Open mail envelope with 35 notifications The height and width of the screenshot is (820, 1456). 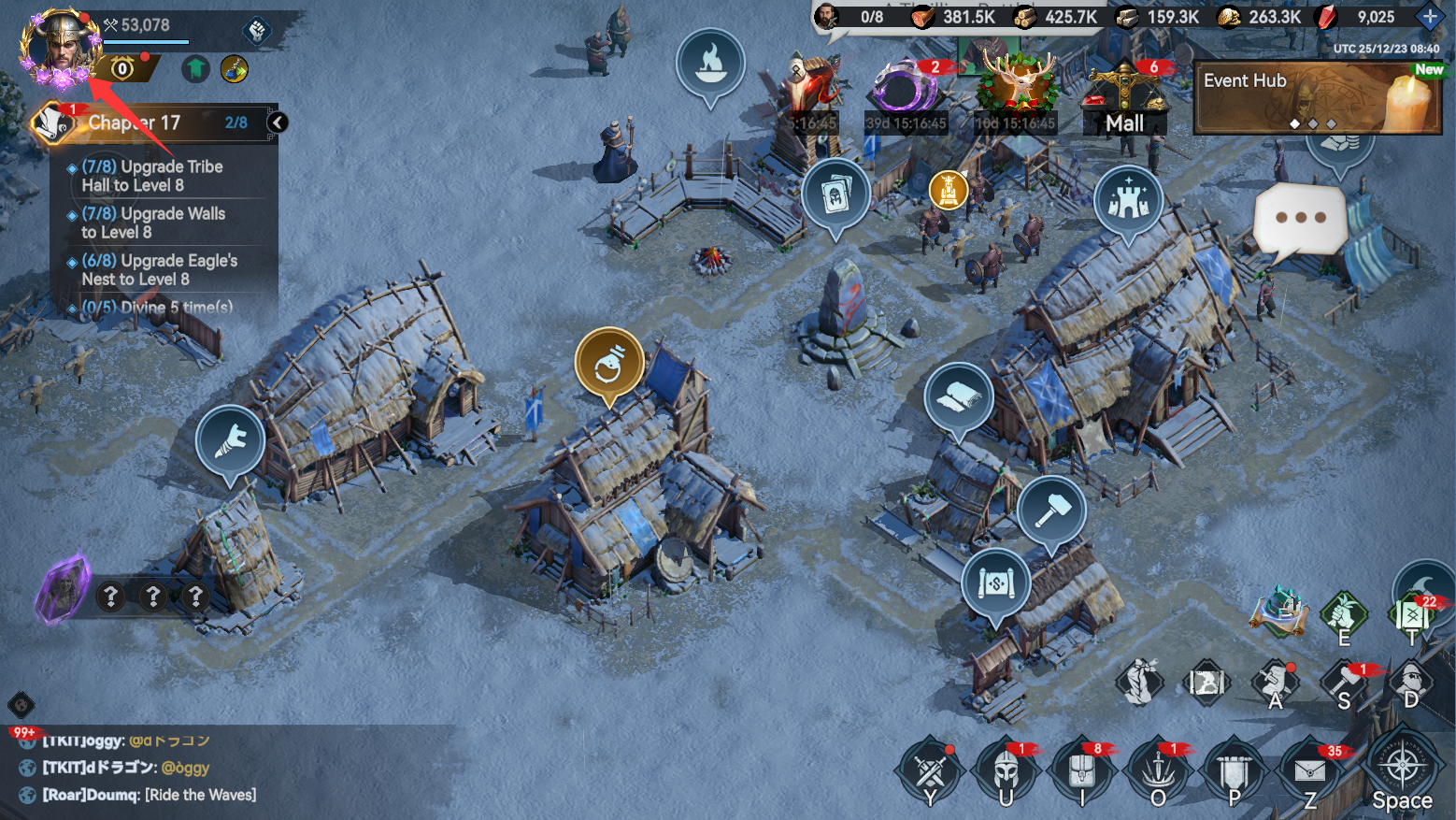point(1310,772)
